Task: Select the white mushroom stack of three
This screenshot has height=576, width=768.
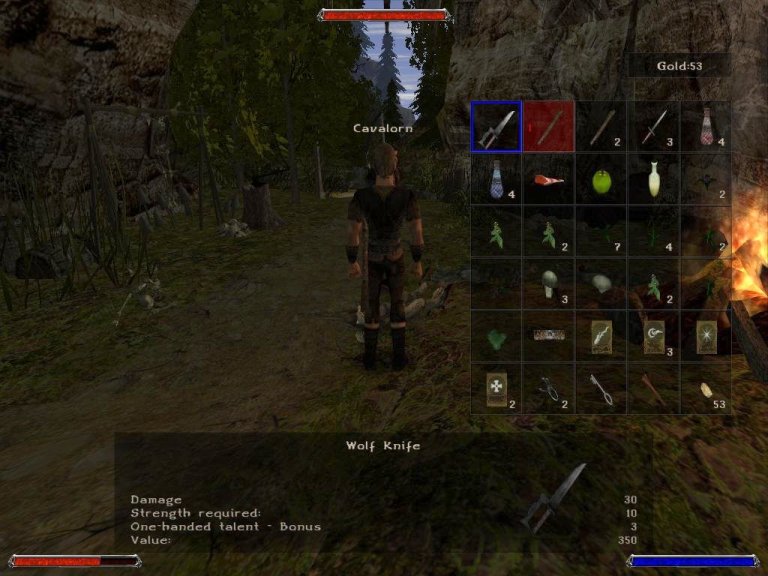Action: (548, 284)
